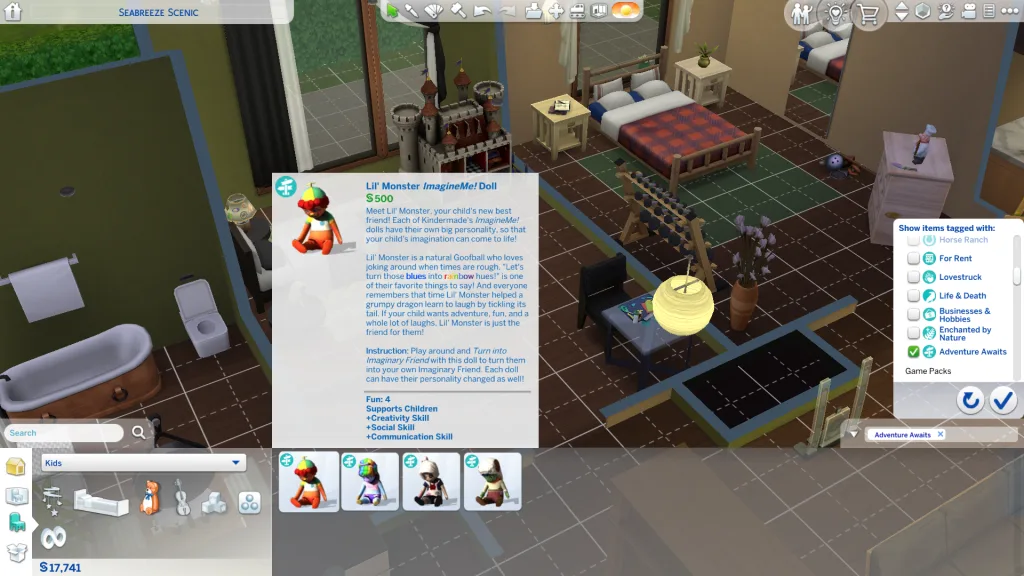Viewport: 1024px width, 576px height.
Task: Activate the sledgehammer demolish tool
Action: 459,12
